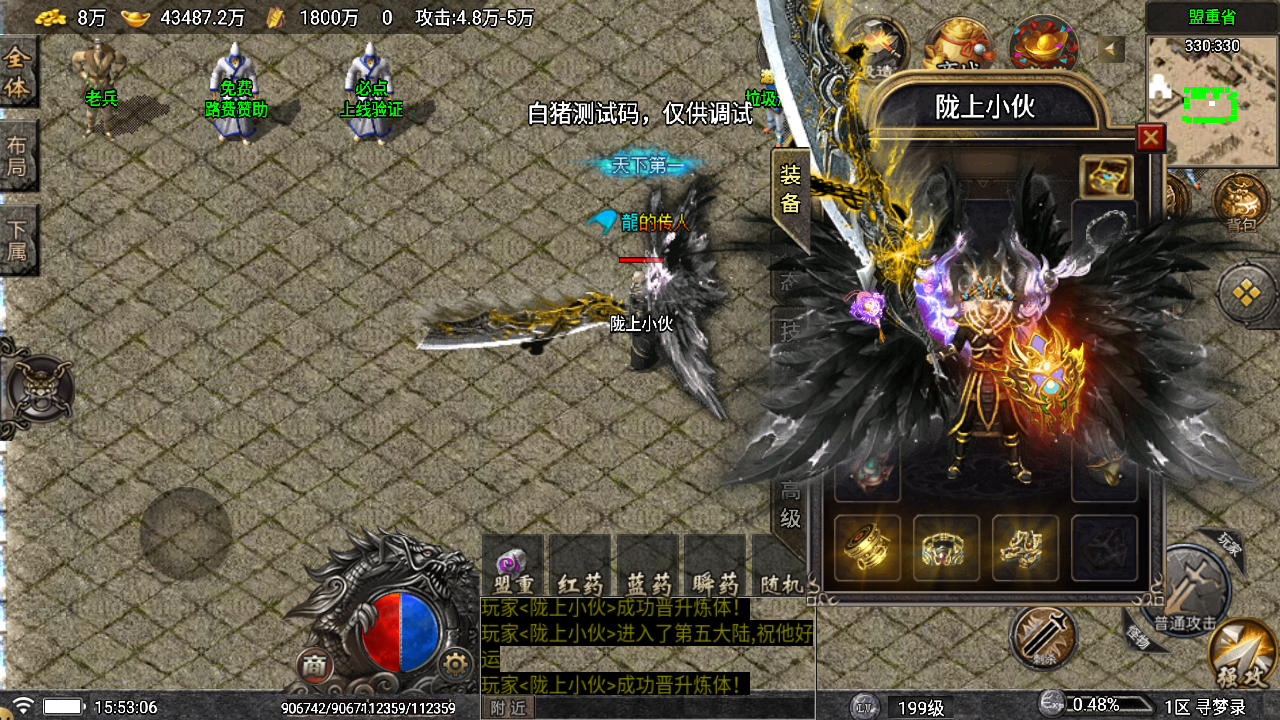
Task: Use the 瞬药 instant potion slot
Action: [x=714, y=568]
